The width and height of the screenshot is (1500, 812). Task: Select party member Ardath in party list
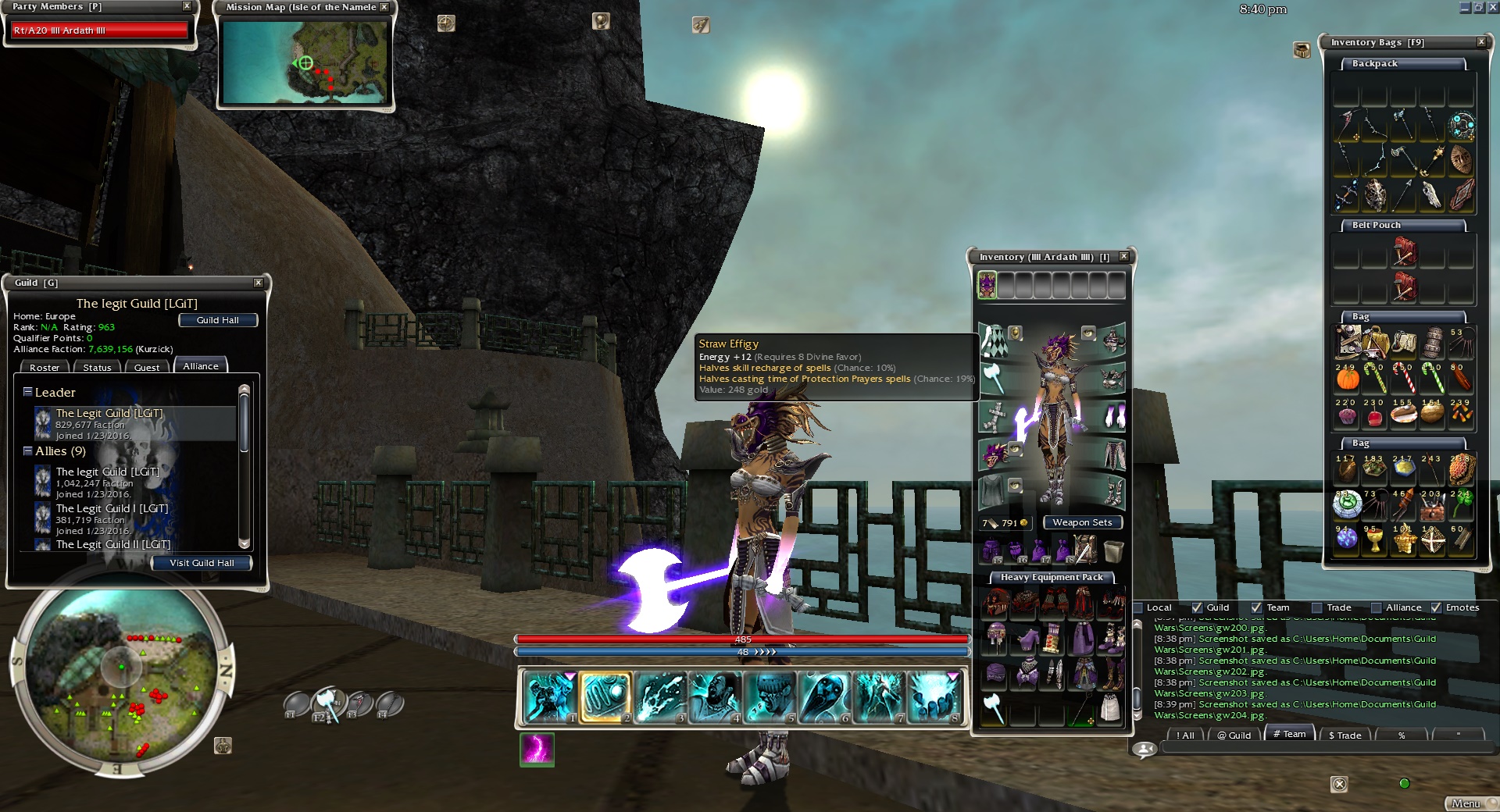(x=99, y=30)
